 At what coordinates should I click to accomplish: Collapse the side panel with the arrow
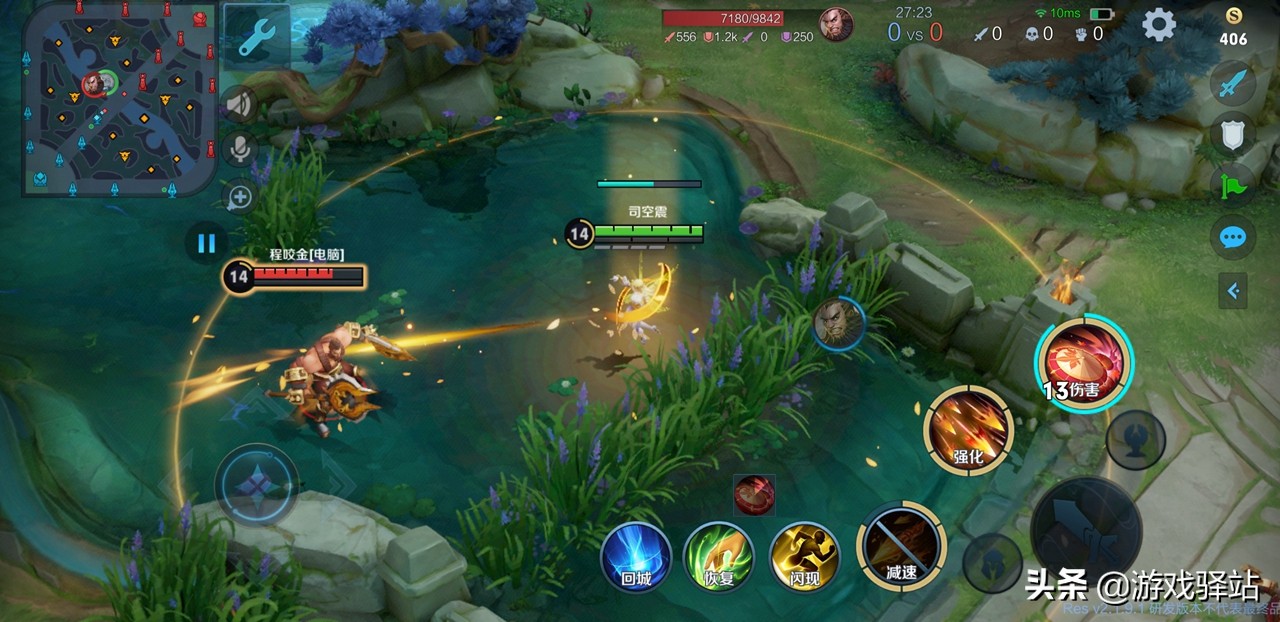(1233, 291)
